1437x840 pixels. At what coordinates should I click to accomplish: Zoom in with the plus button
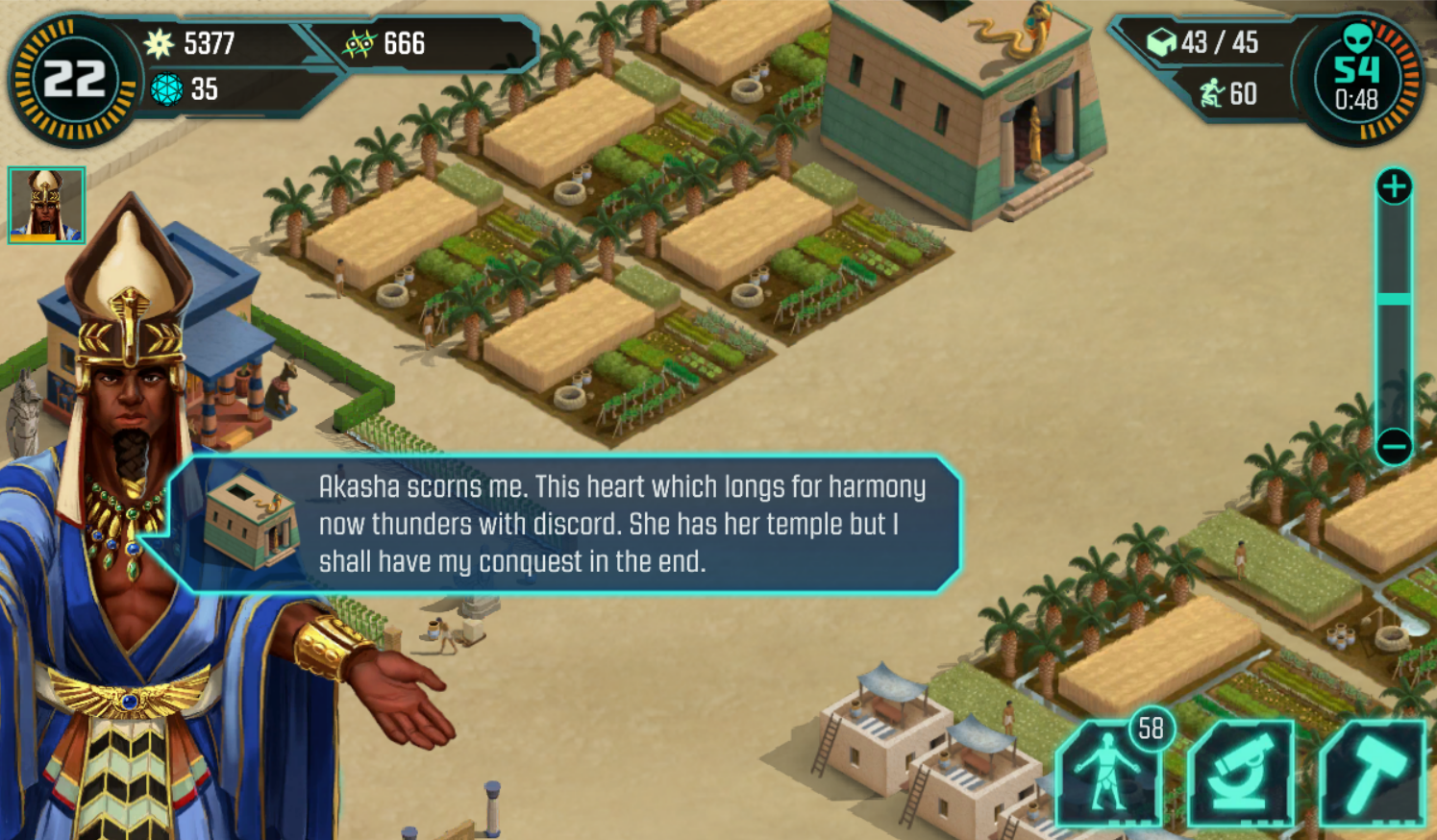[x=1394, y=186]
